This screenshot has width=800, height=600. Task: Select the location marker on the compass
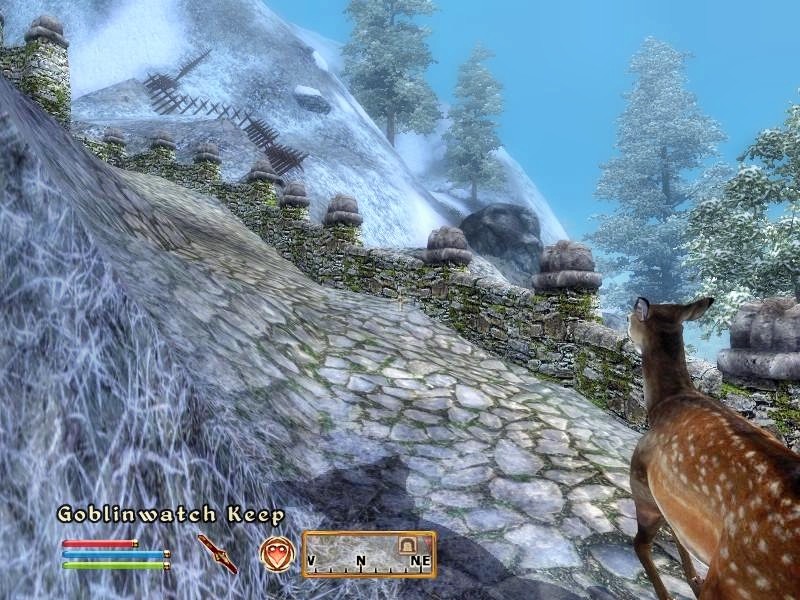(x=406, y=546)
